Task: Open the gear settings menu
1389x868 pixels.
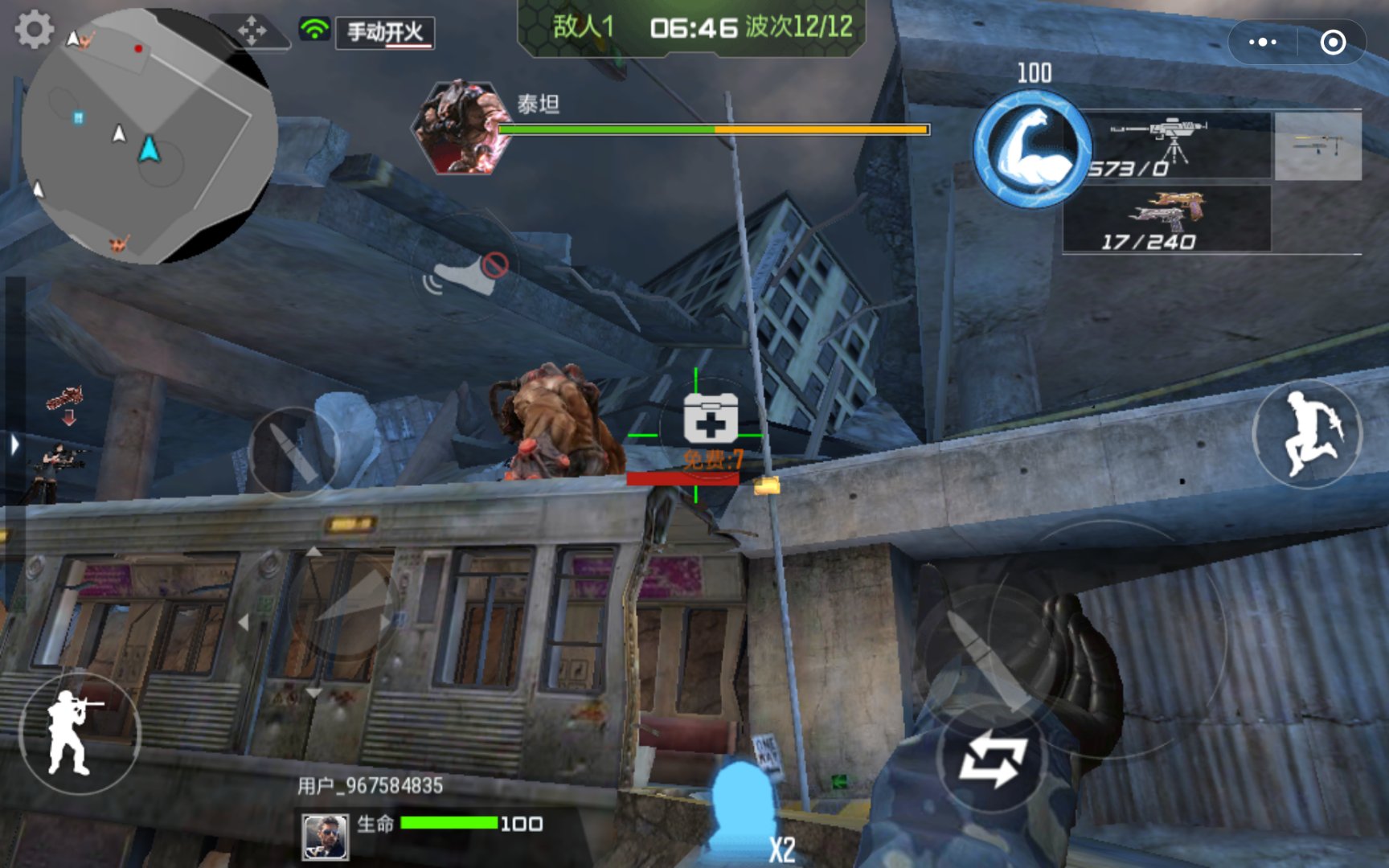Action: coord(35,30)
